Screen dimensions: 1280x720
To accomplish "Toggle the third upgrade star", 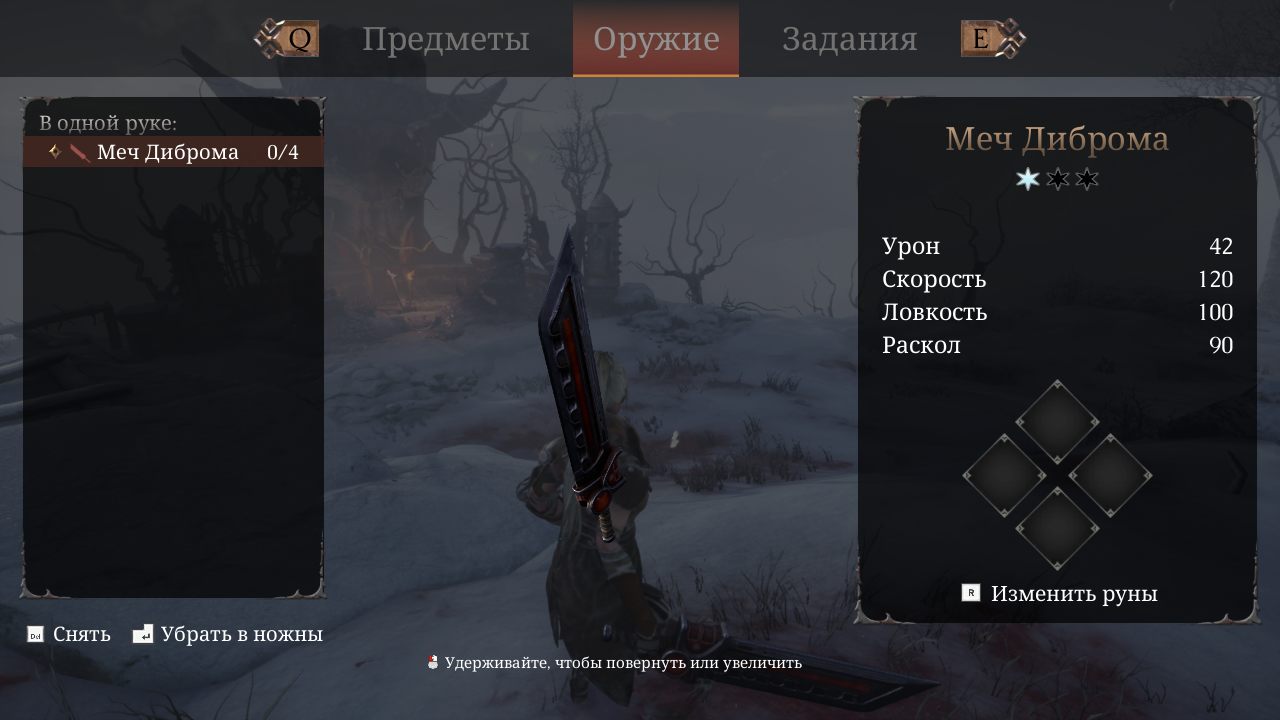I will click(1085, 179).
